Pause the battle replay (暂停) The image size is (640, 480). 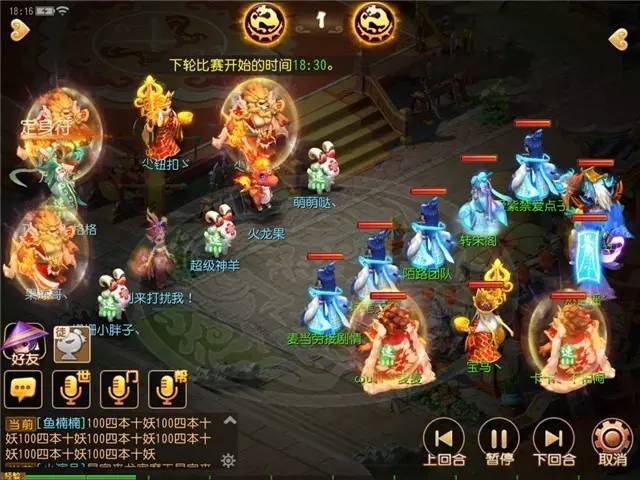click(497, 441)
